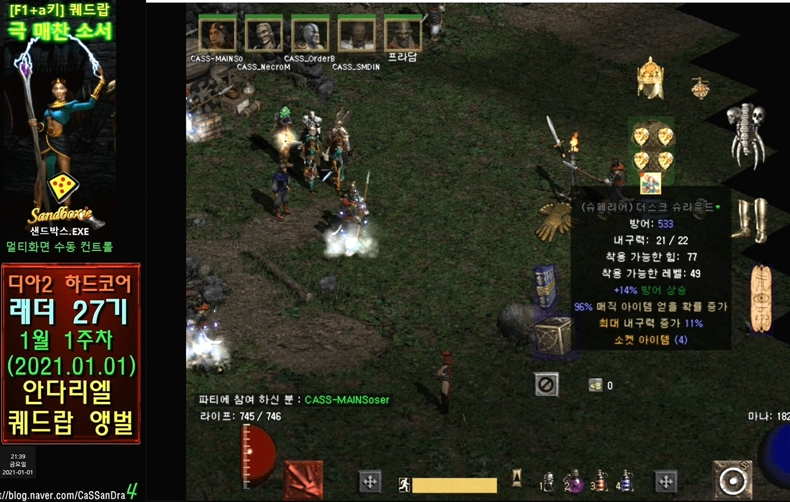Screen dimensions: 790x502
Task: Open the left-click attack skill icon
Action: point(304,479)
